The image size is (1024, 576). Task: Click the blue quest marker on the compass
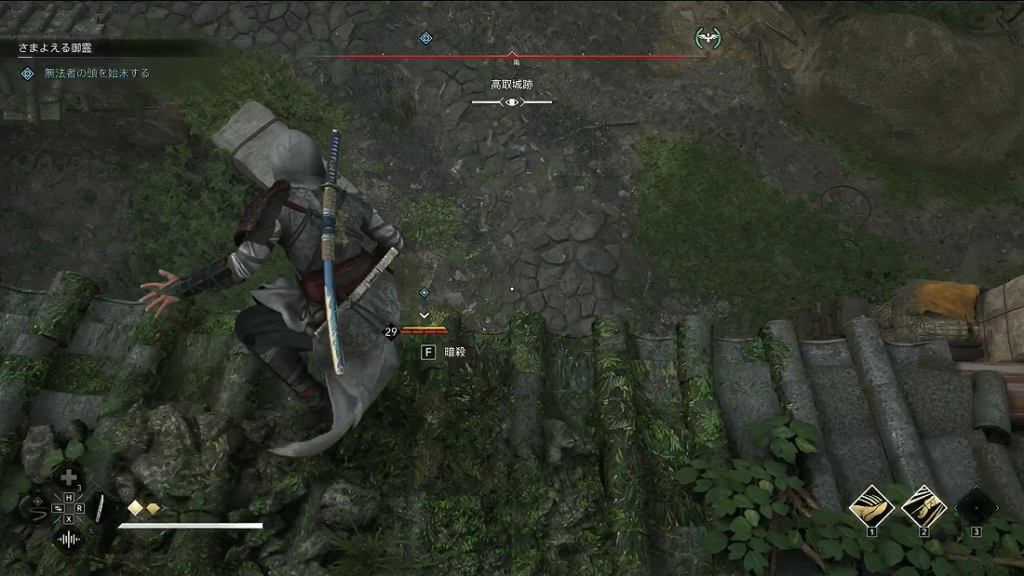coord(425,38)
